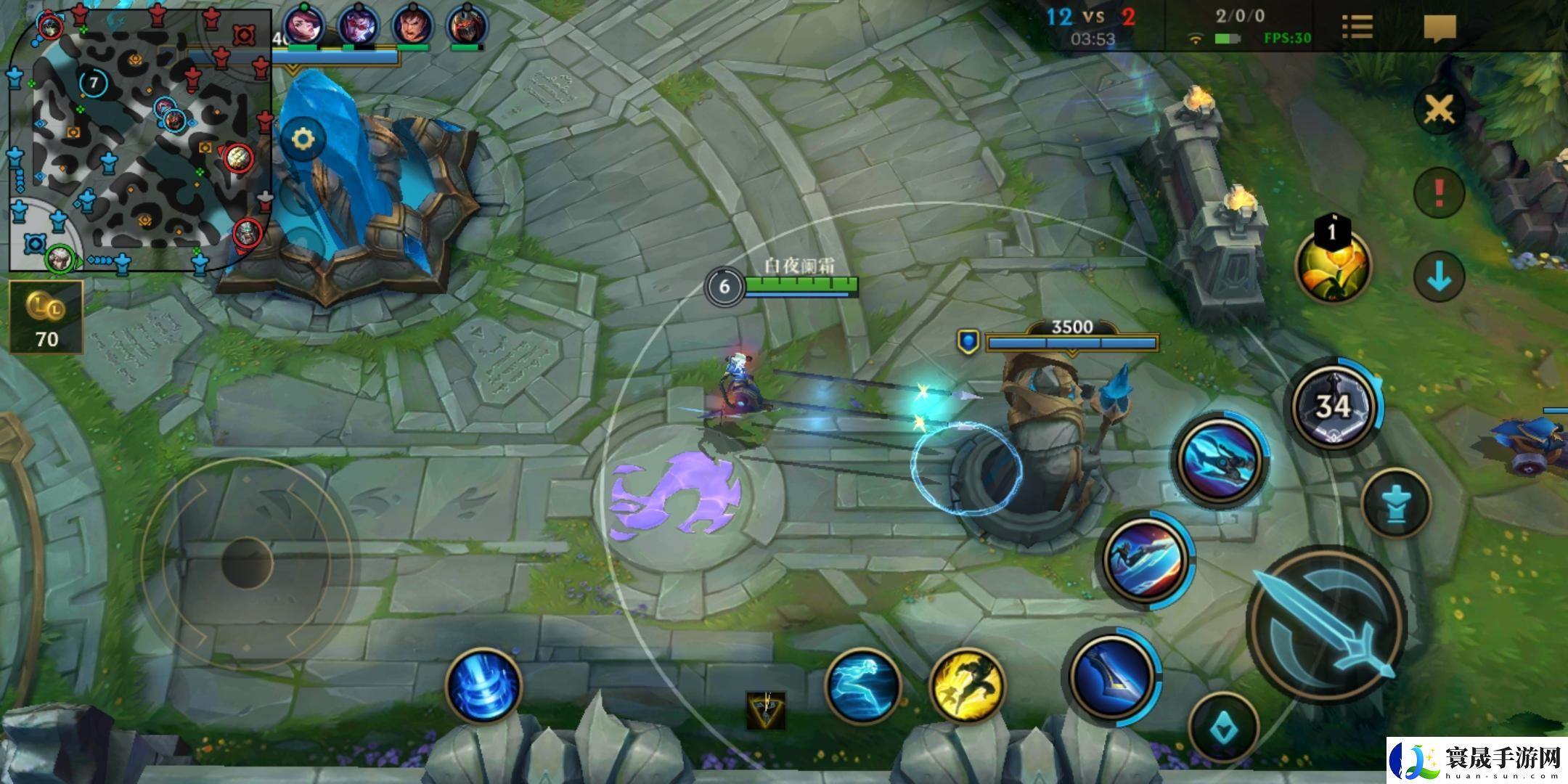Send the red exclamation danger ping
The image size is (1568, 784).
click(x=1439, y=193)
